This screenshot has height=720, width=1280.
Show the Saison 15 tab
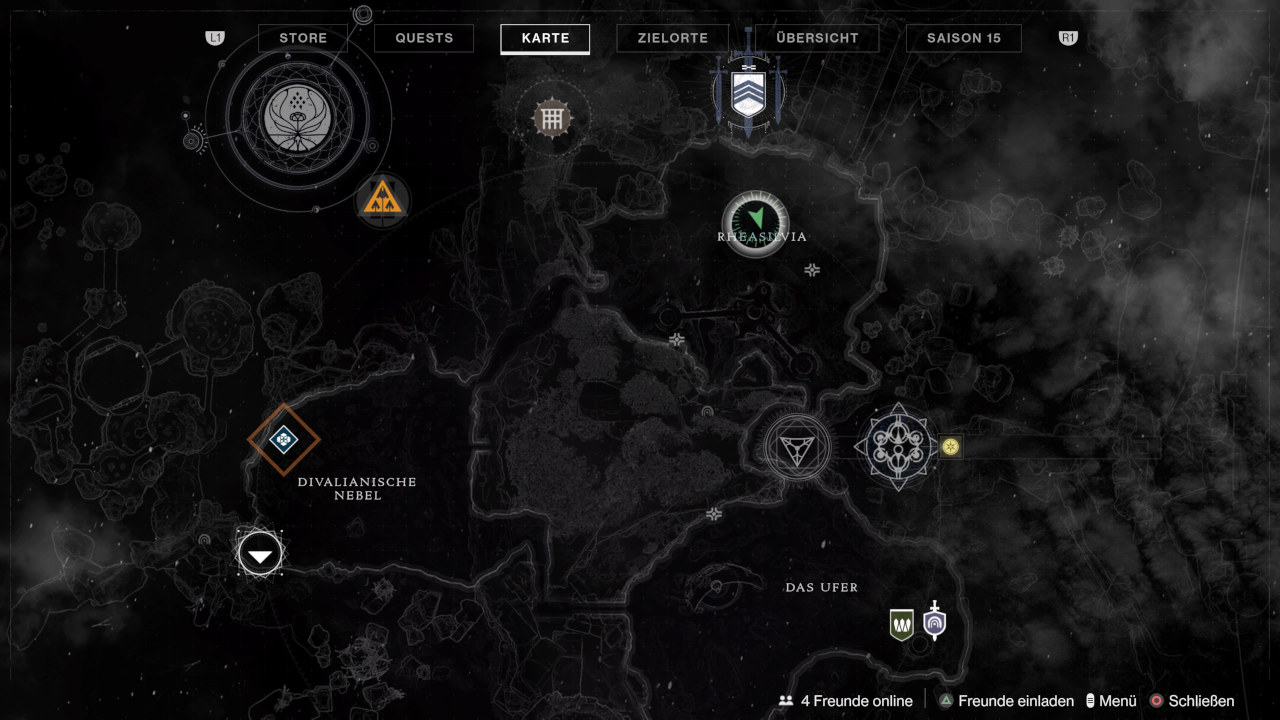(x=963, y=38)
